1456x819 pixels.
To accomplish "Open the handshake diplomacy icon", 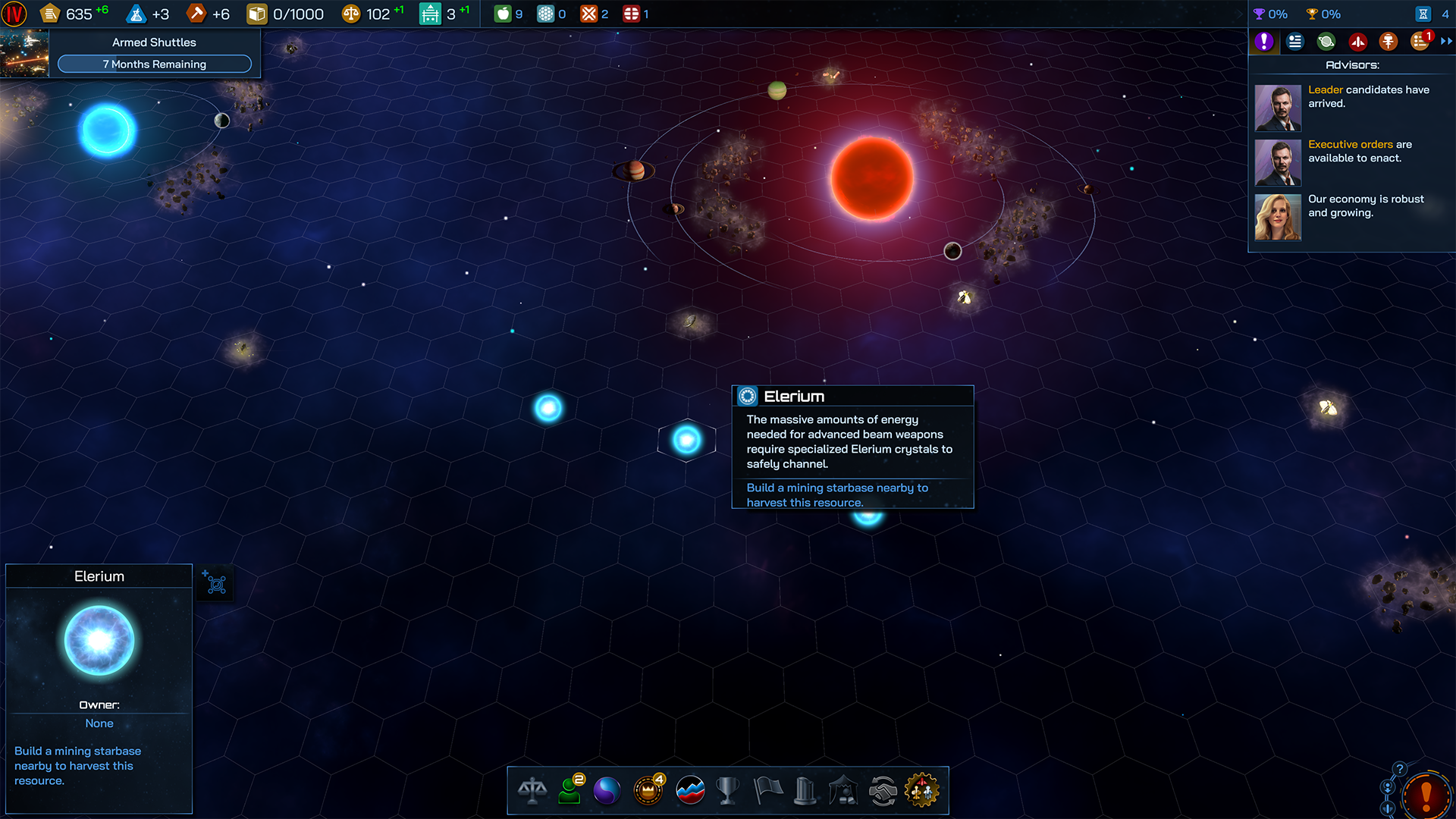I will pyautogui.click(x=883, y=791).
